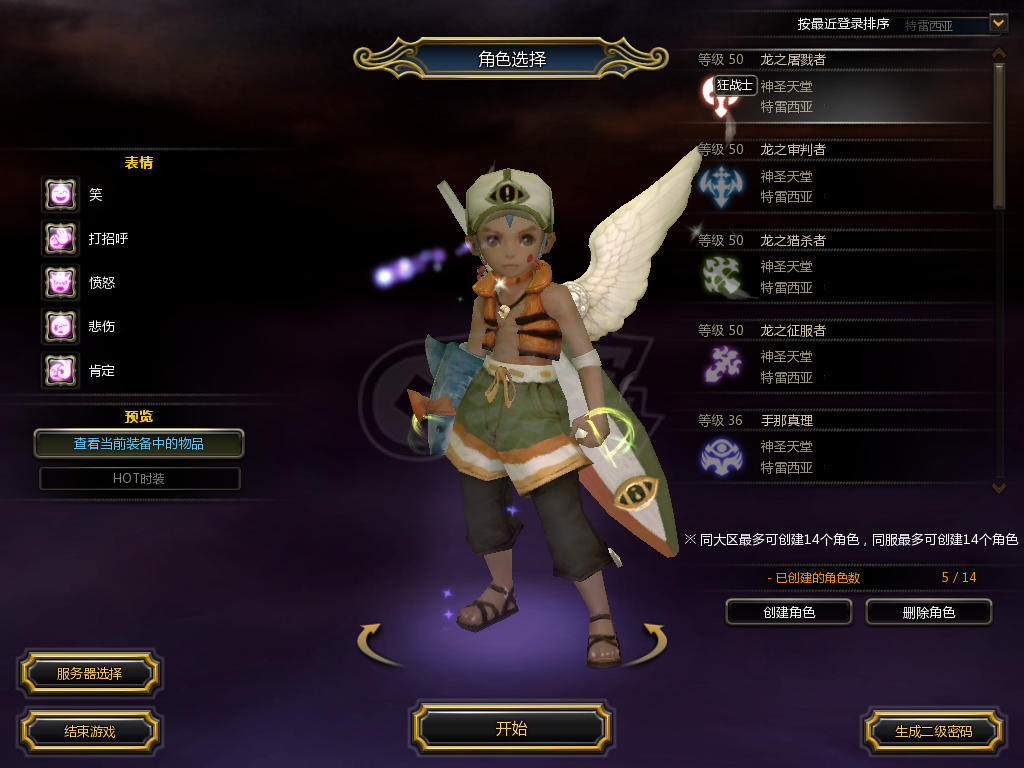Play the 打招呼 greeting emote

[x=60, y=238]
